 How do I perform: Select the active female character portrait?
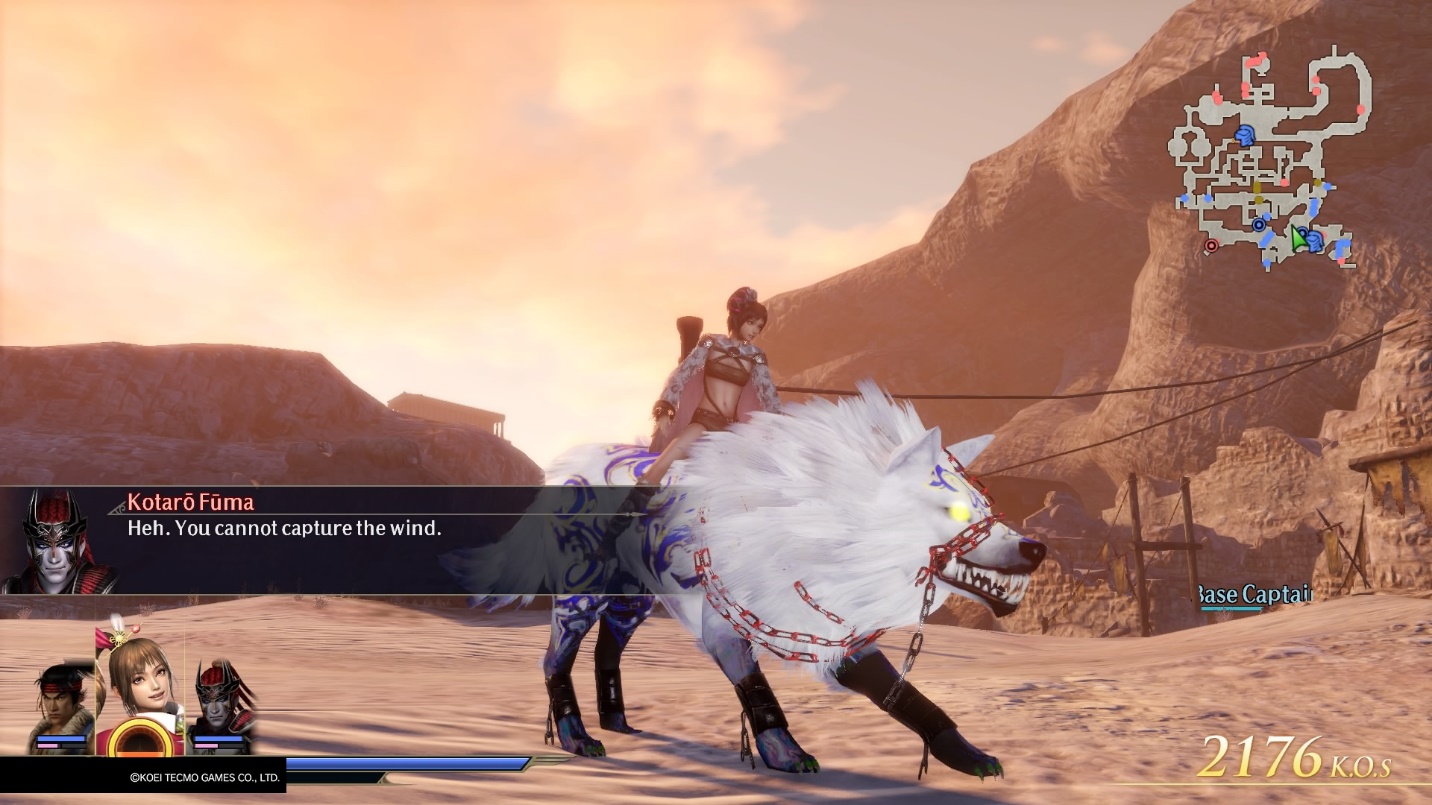[x=139, y=685]
